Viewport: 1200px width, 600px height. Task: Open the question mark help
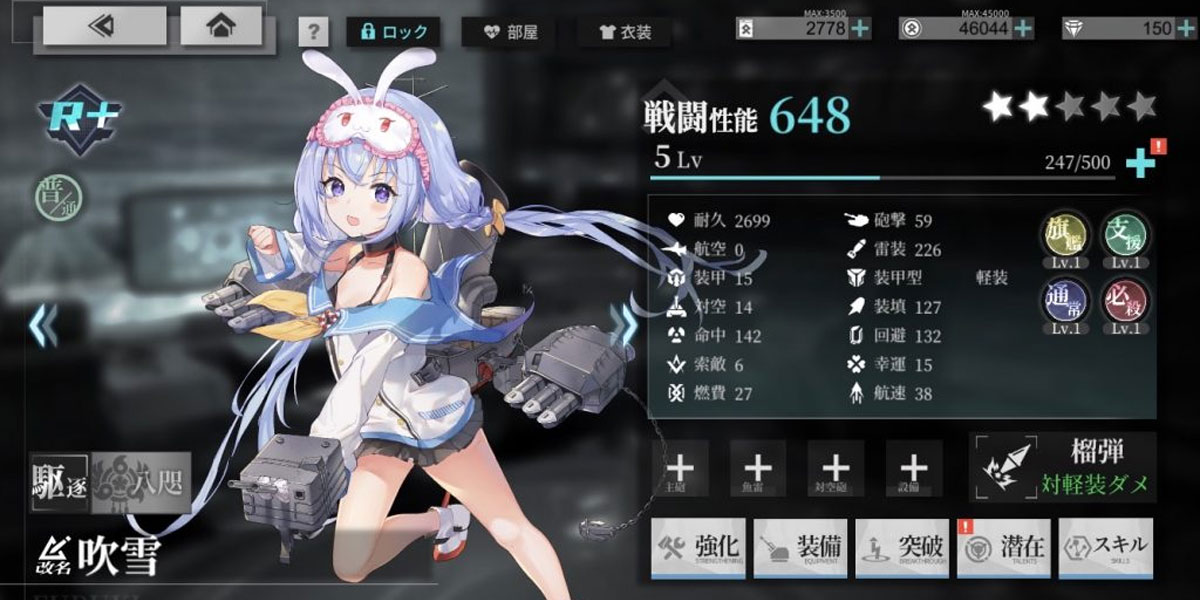pyautogui.click(x=313, y=32)
